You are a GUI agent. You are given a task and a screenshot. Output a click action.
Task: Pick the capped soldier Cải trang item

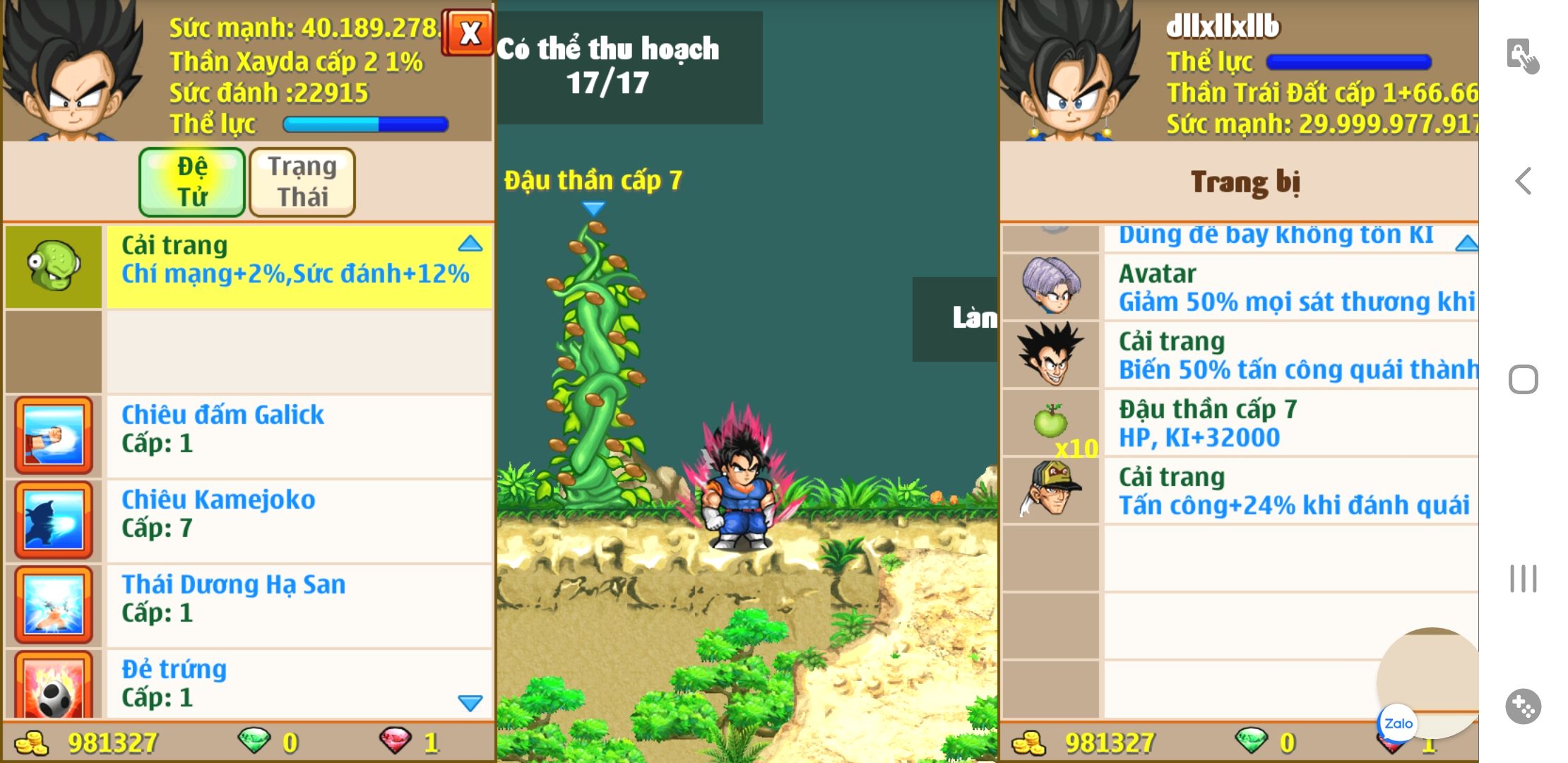click(x=1240, y=491)
